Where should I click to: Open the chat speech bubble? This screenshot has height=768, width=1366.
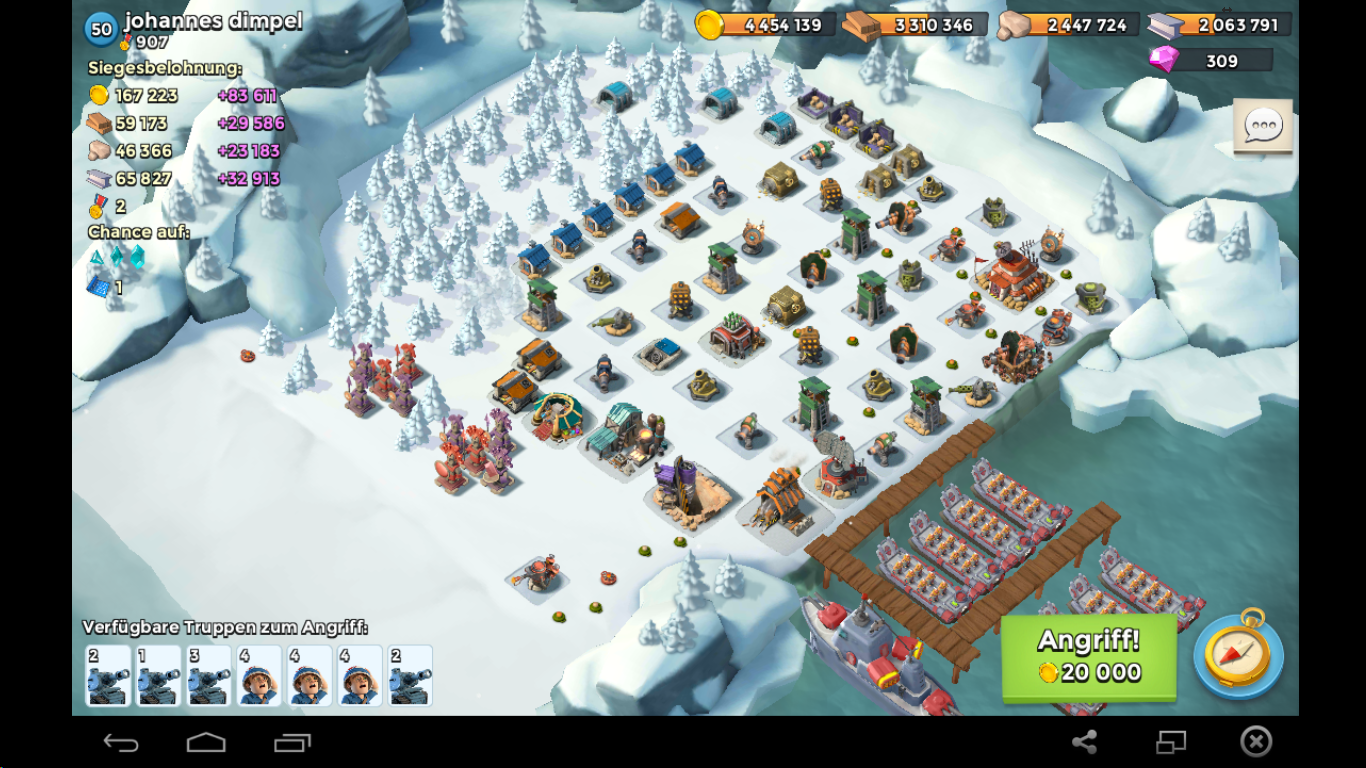(1263, 126)
